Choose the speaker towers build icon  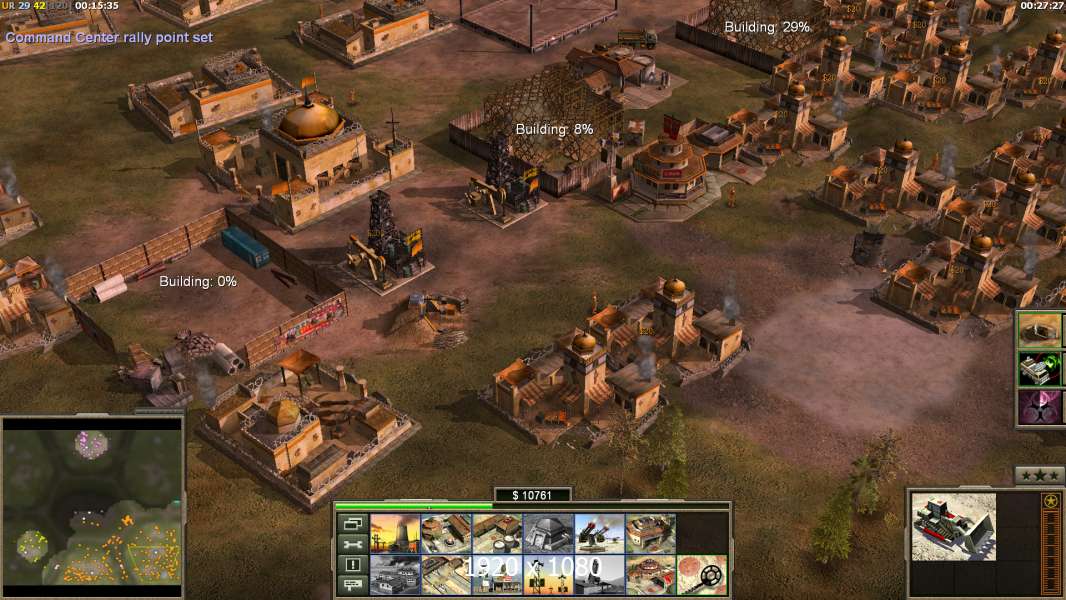(549, 575)
